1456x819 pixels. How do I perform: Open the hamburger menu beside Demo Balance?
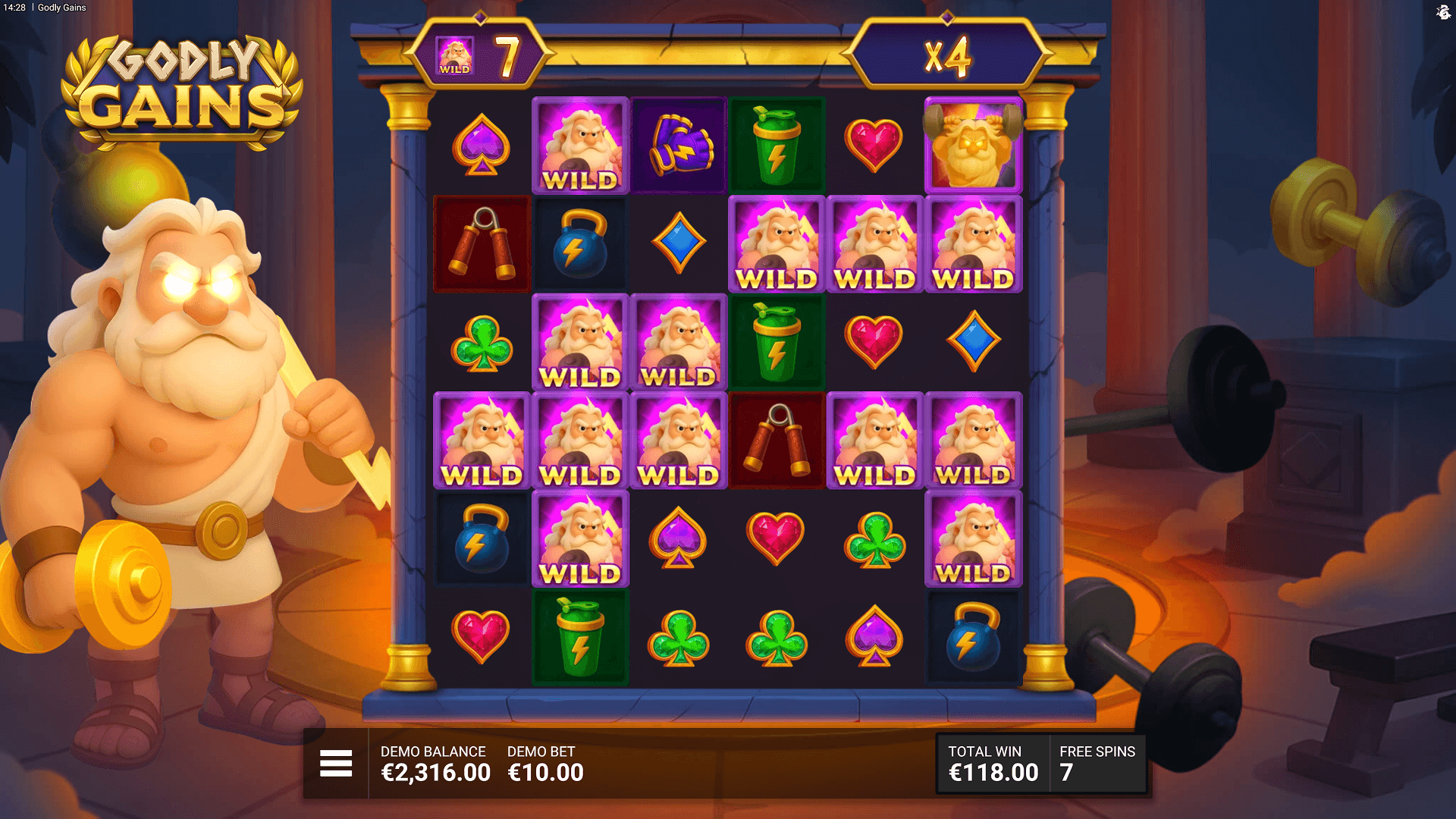(x=336, y=763)
